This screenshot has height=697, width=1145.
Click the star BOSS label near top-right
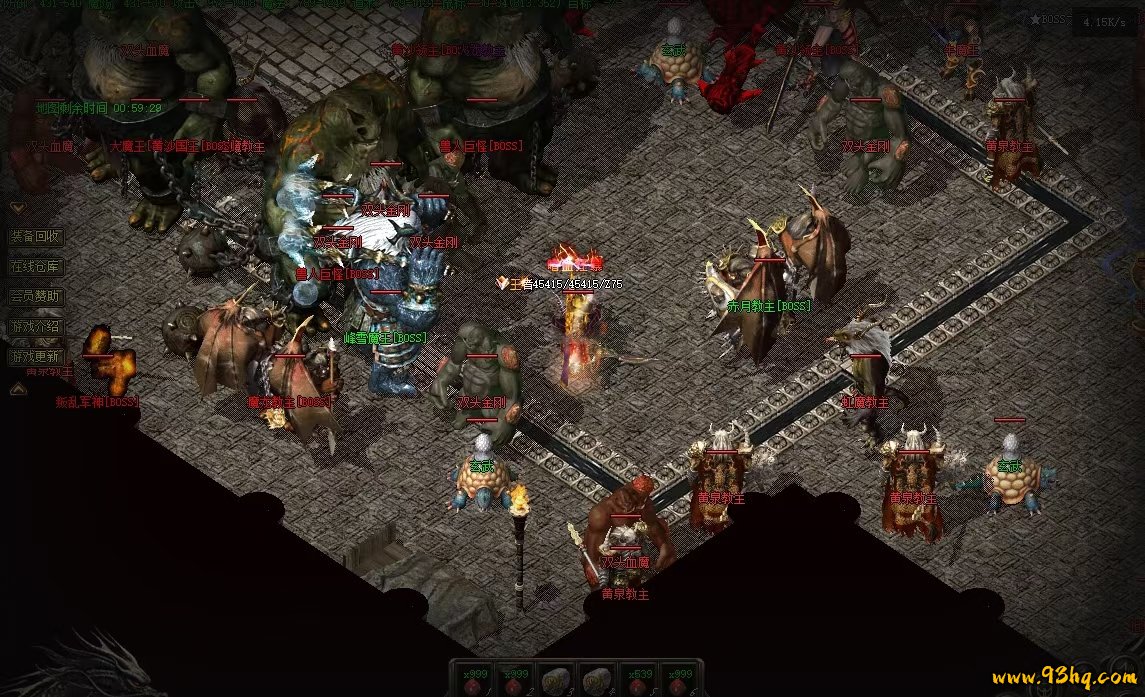pos(1049,19)
